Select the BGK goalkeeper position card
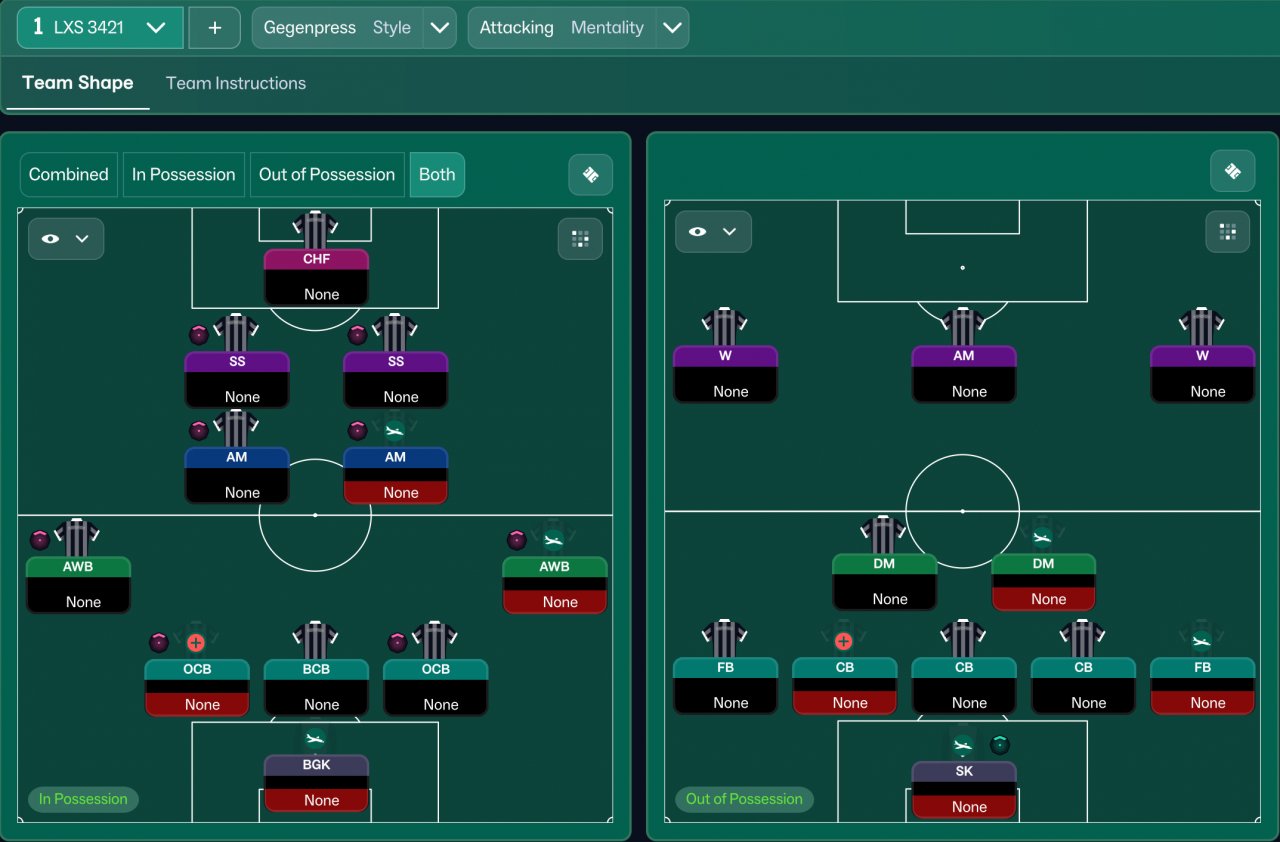The image size is (1280, 842). point(316,782)
